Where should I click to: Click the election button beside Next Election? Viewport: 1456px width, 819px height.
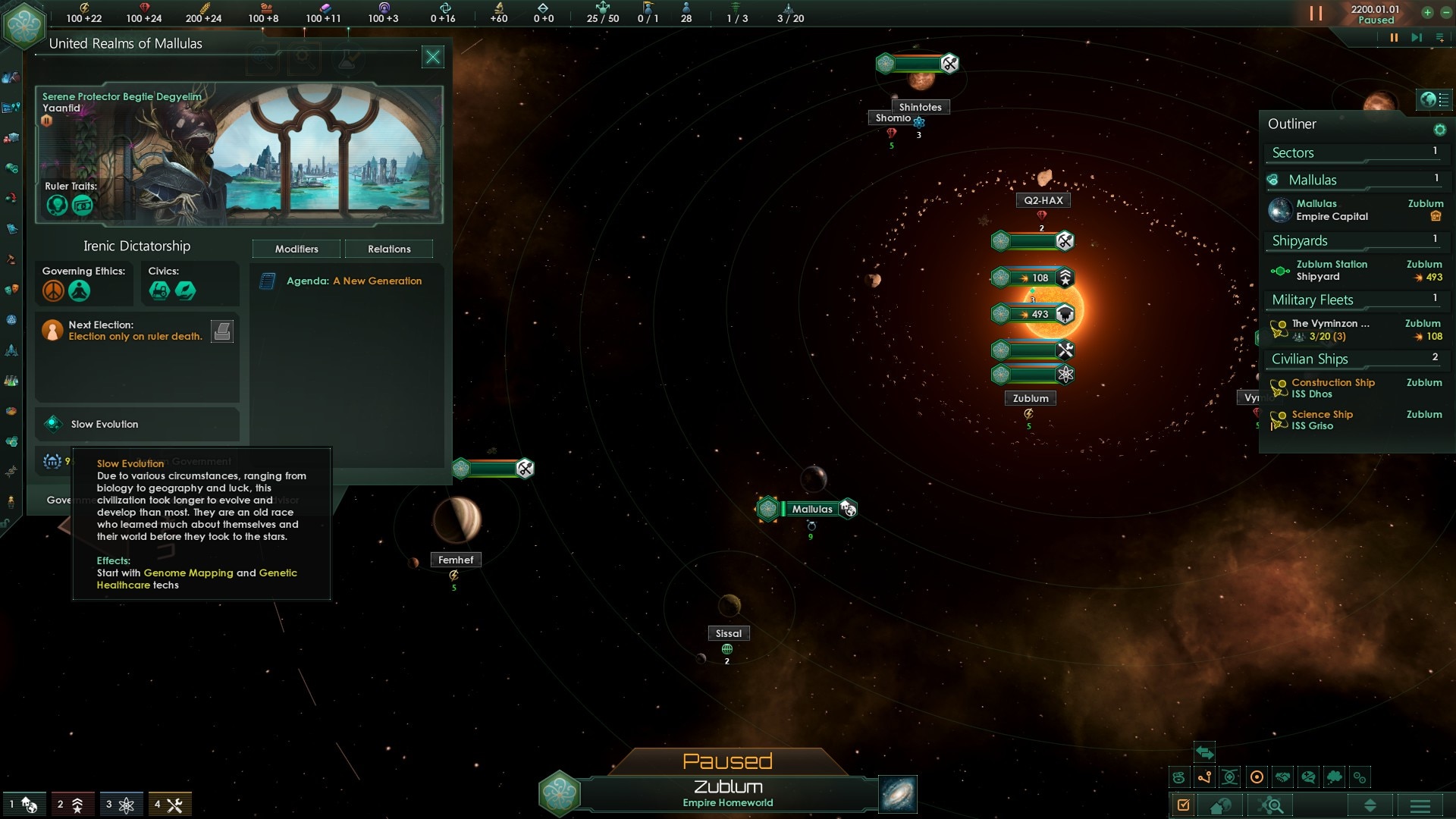point(221,331)
